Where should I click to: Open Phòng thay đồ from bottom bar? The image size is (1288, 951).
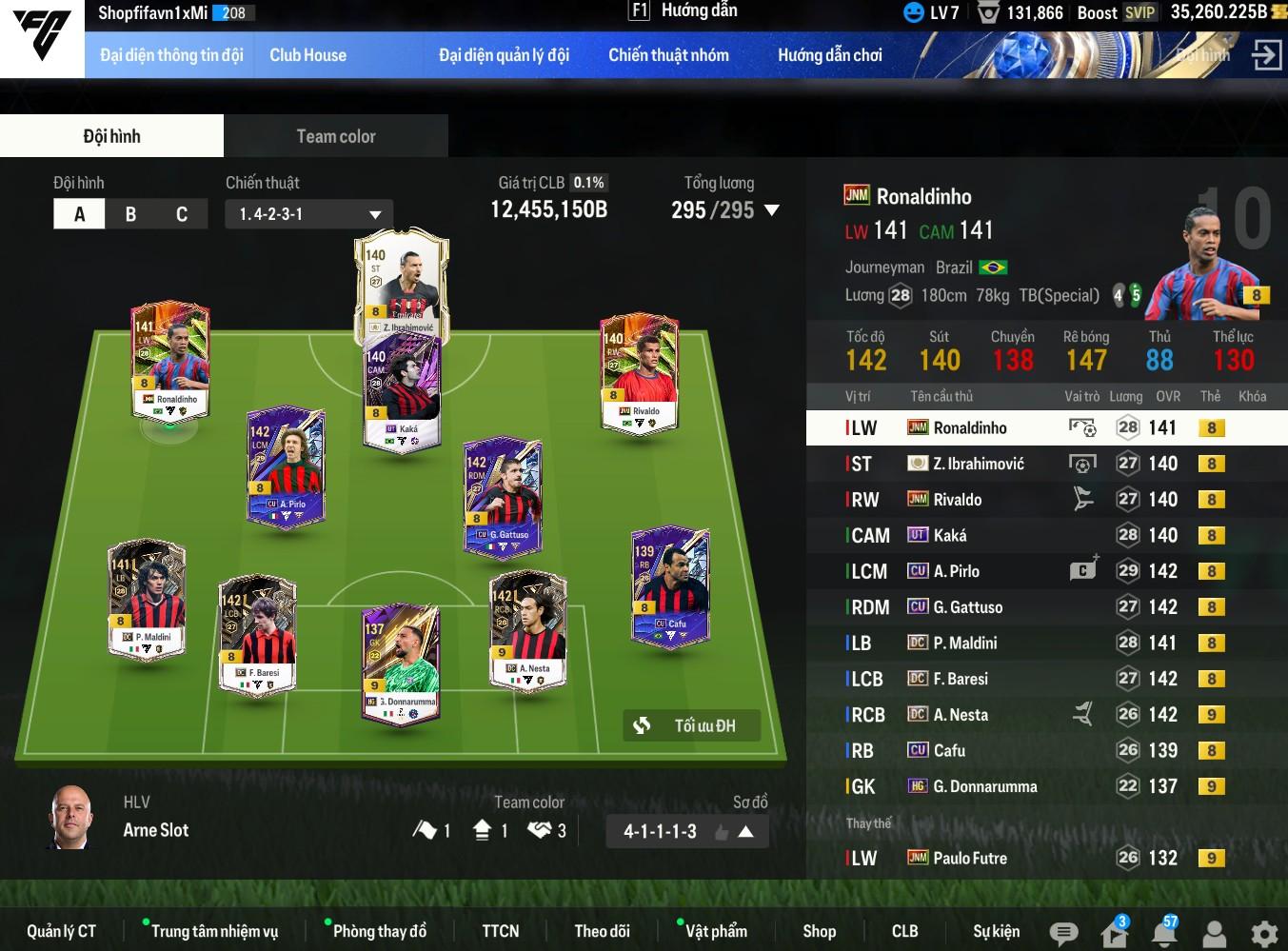pyautogui.click(x=379, y=931)
